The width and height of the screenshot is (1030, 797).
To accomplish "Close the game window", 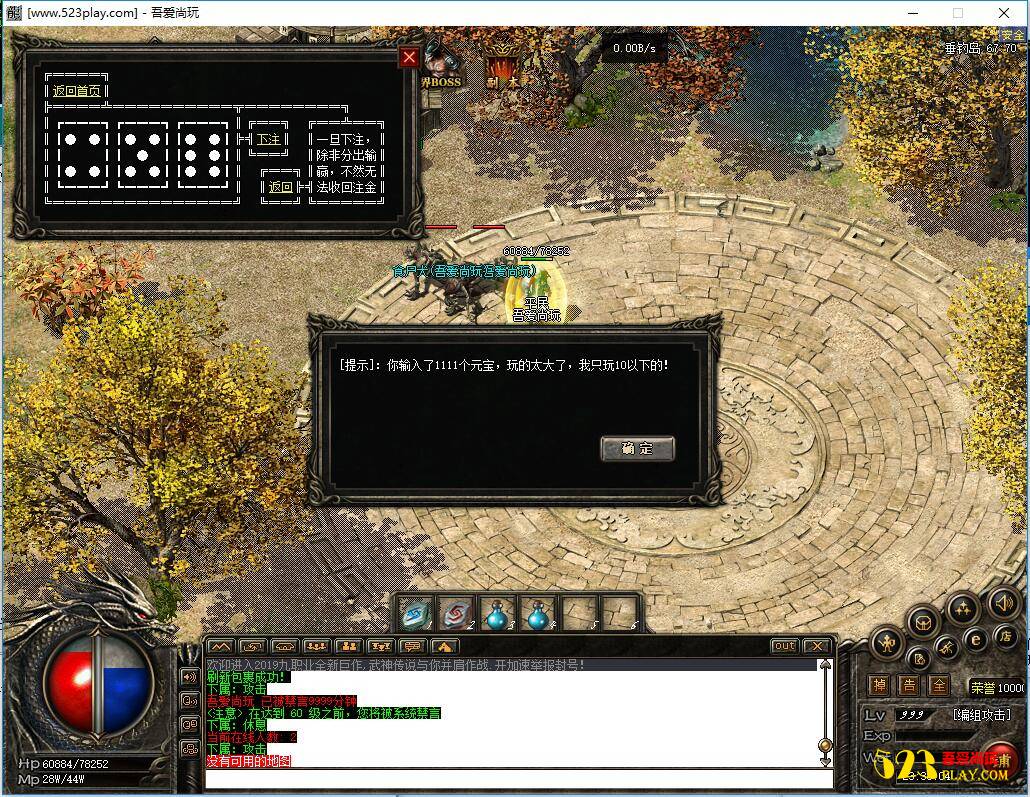I will (1004, 13).
